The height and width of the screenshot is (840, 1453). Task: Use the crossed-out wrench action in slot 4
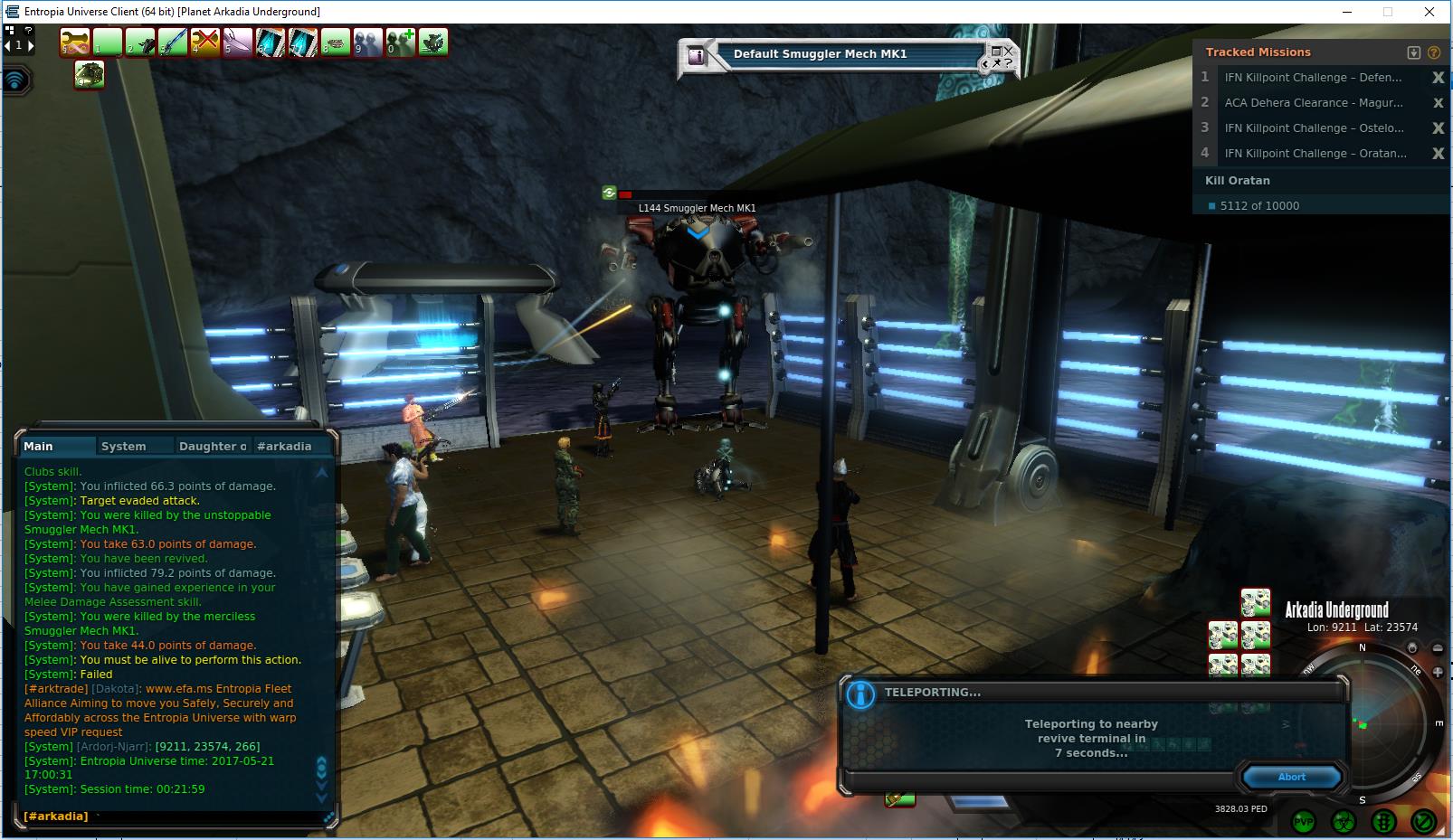(x=205, y=42)
